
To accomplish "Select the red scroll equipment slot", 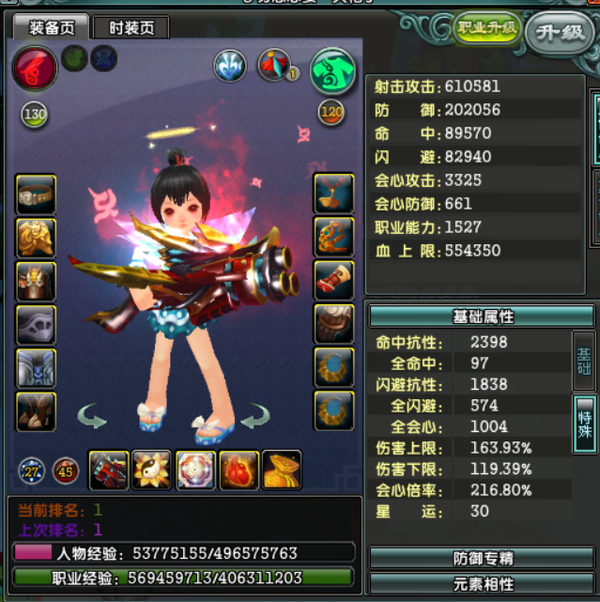I will tap(333, 280).
